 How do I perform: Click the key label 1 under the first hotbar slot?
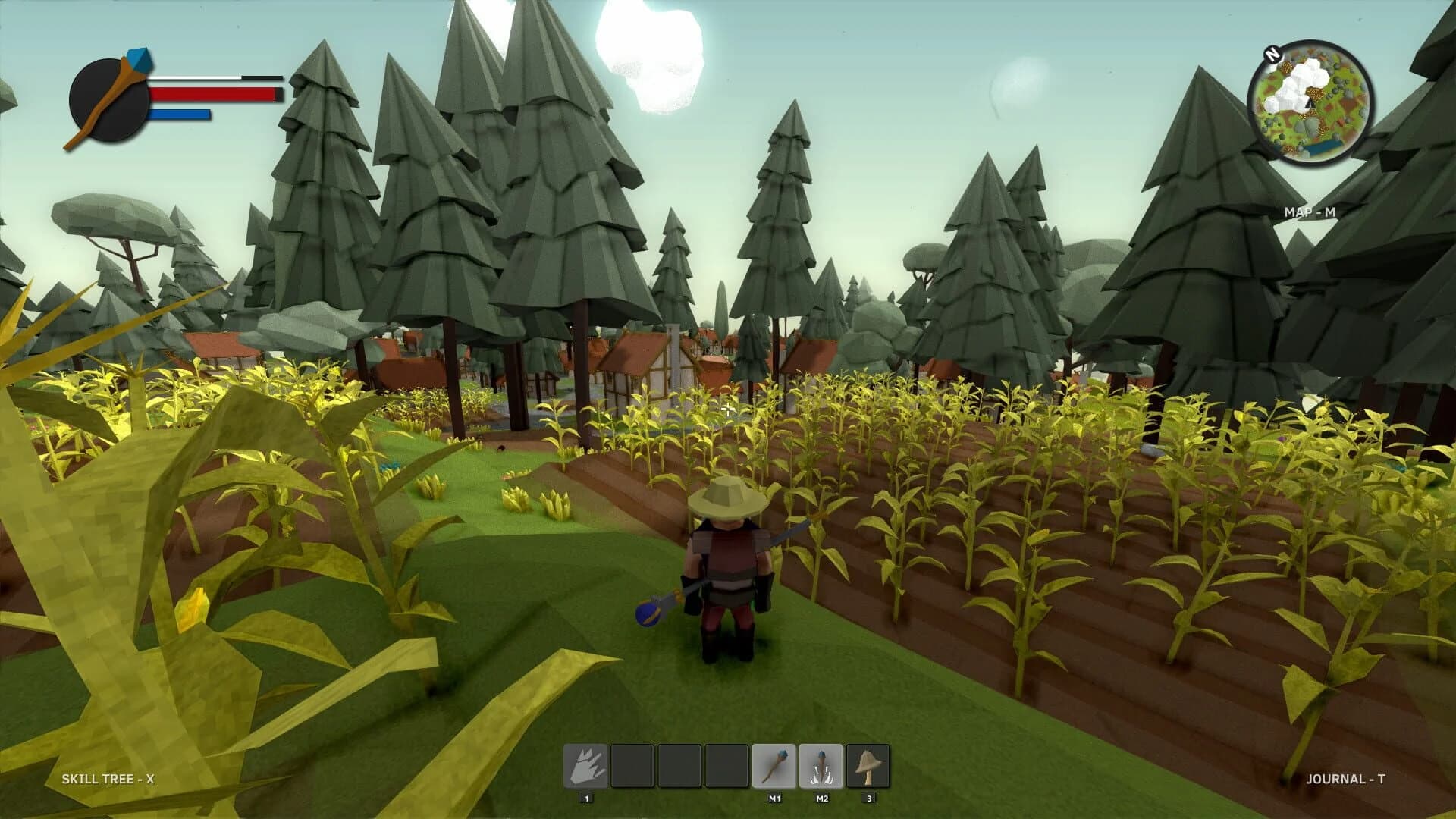click(x=586, y=799)
